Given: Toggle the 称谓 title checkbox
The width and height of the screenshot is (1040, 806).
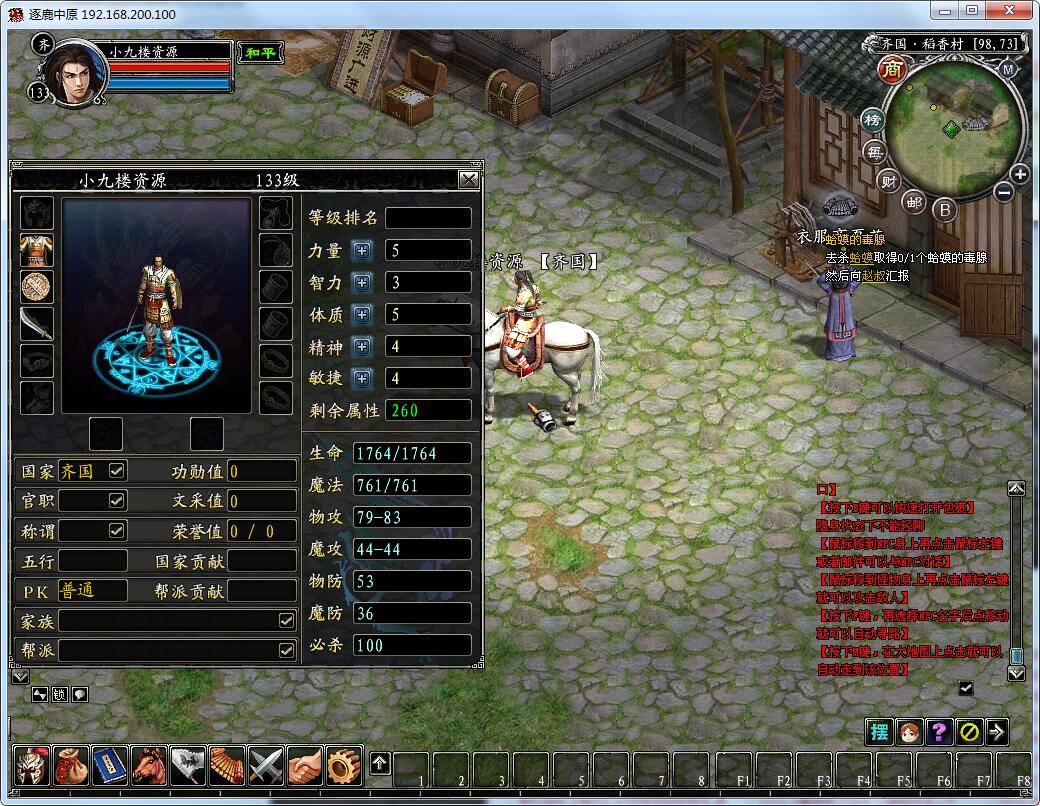Looking at the screenshot, I should [117, 530].
